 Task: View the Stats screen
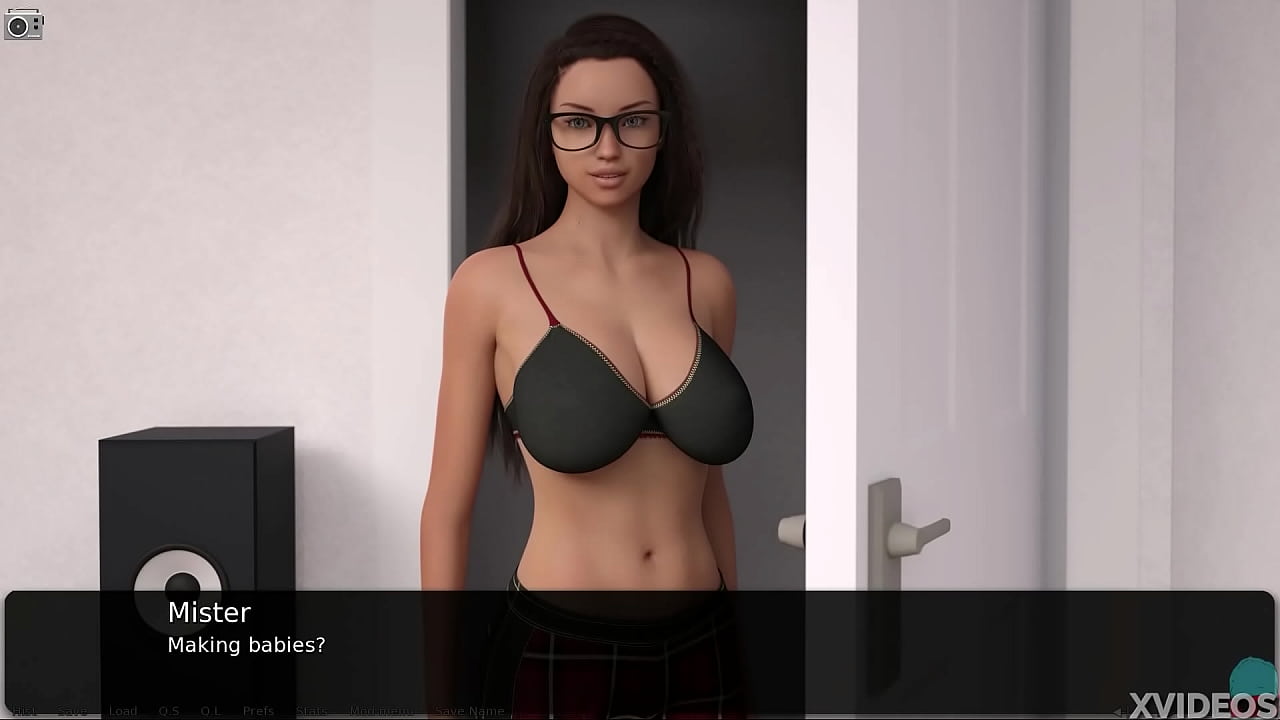click(x=311, y=710)
